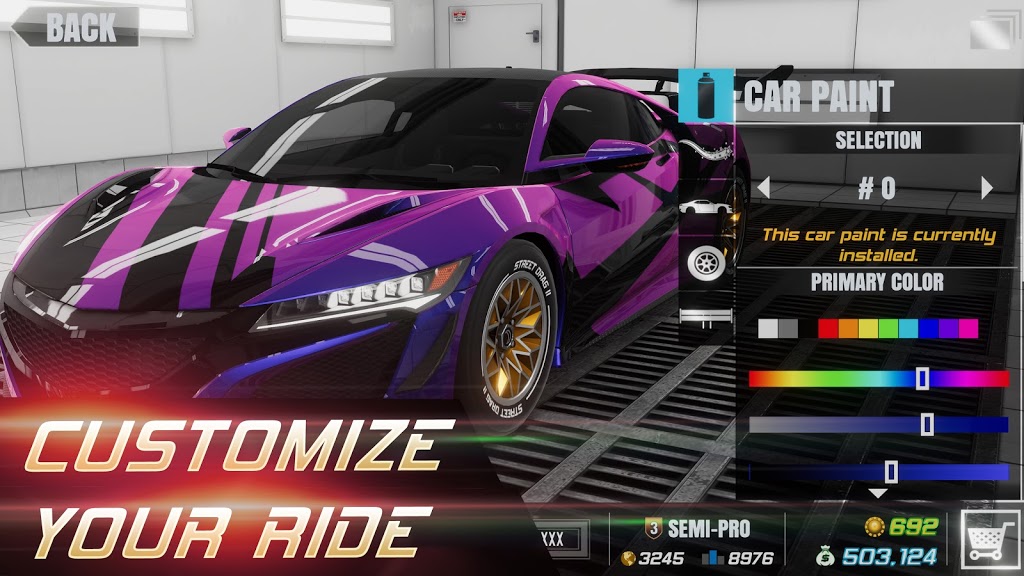This screenshot has height=576, width=1024.
Task: Select the yellow primary color swatch
Action: coord(868,328)
